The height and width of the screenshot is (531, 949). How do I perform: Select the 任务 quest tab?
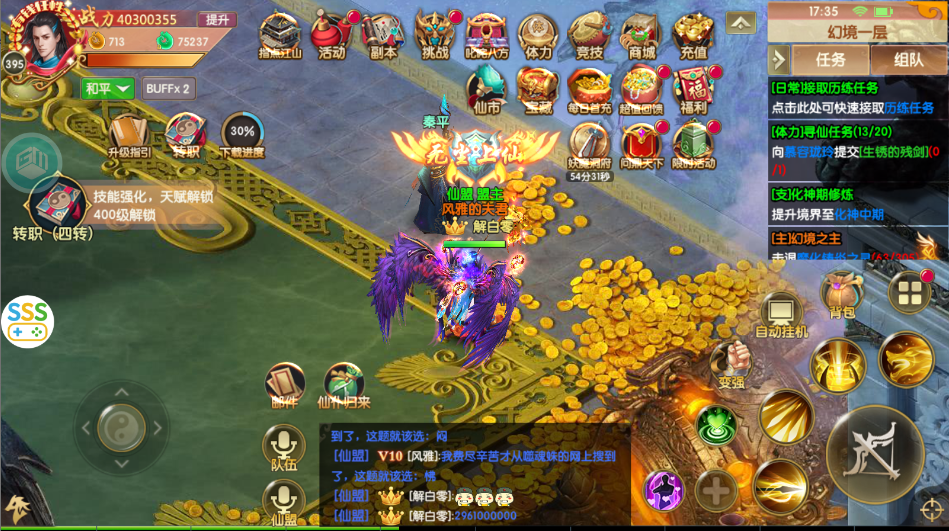click(x=830, y=60)
